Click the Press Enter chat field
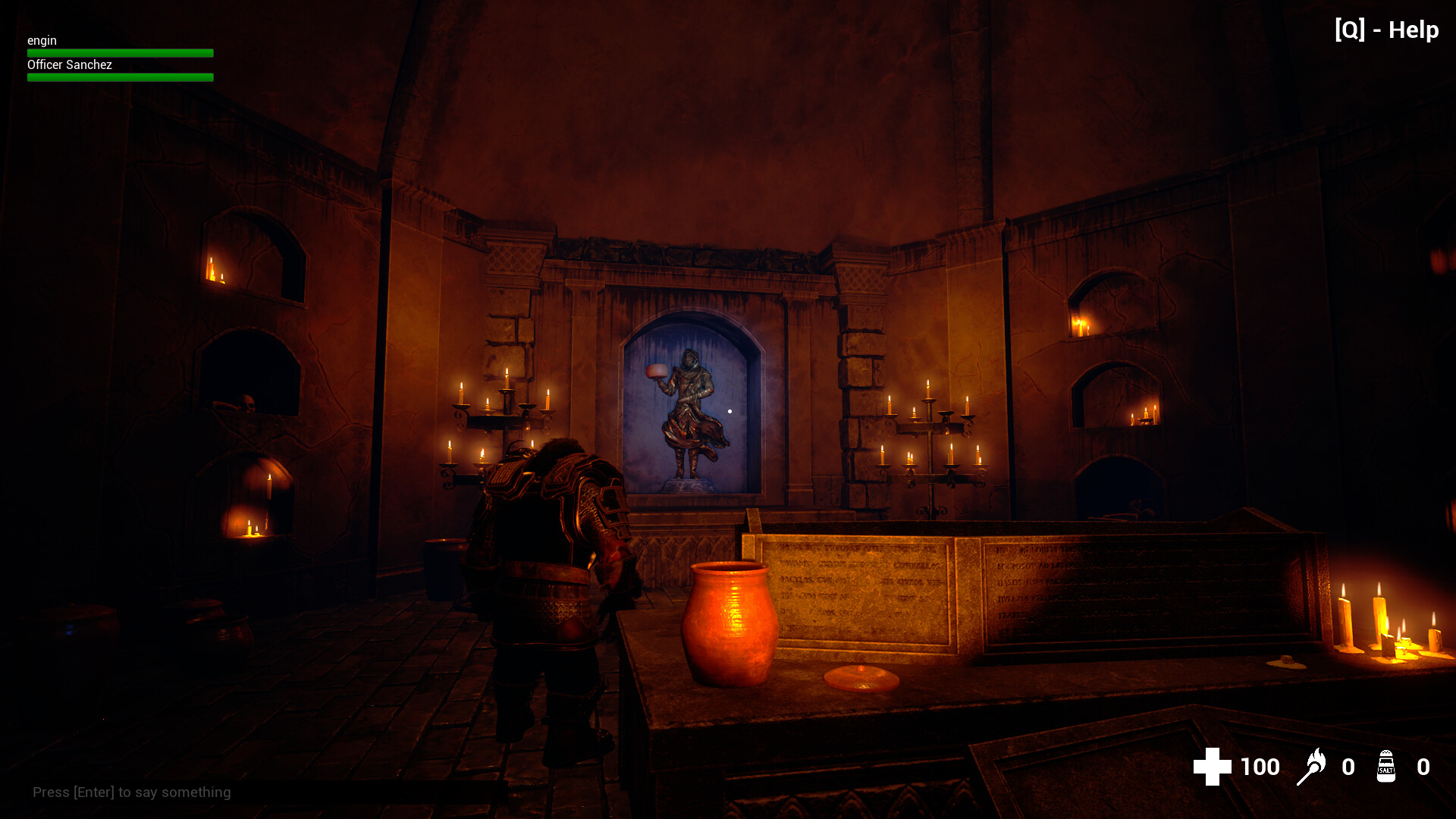The height and width of the screenshot is (819, 1456). click(x=133, y=792)
